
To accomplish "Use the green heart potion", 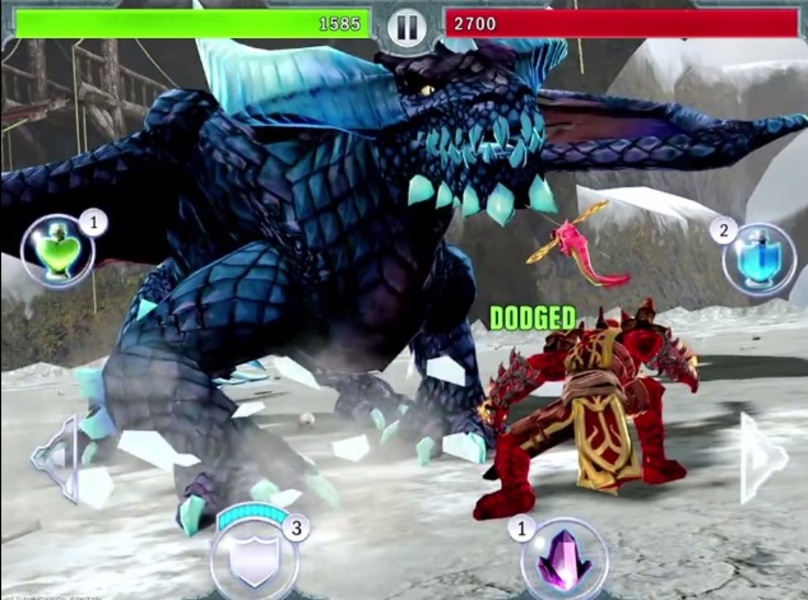I will [58, 252].
